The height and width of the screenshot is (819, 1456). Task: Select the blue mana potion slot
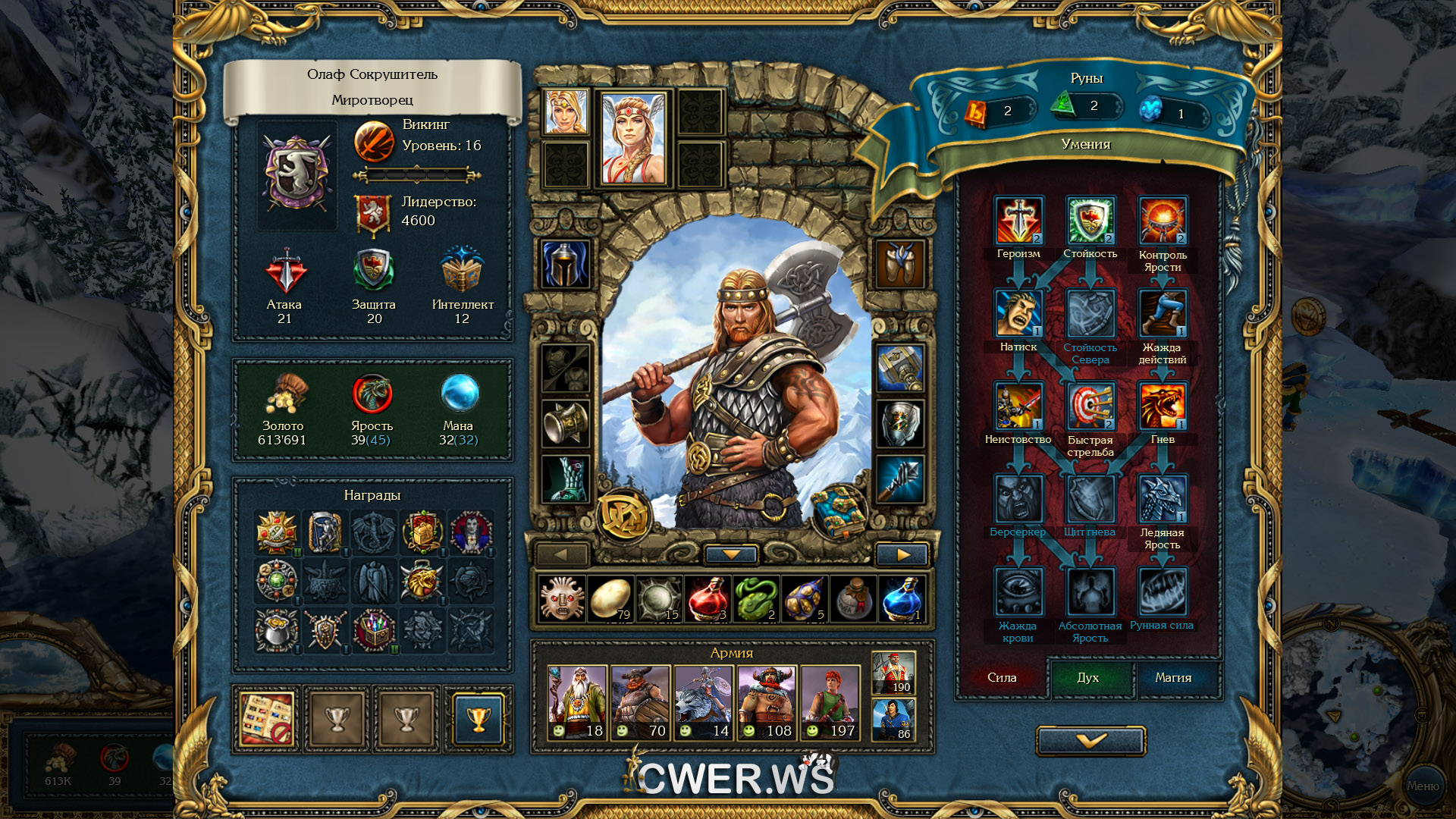point(902,598)
